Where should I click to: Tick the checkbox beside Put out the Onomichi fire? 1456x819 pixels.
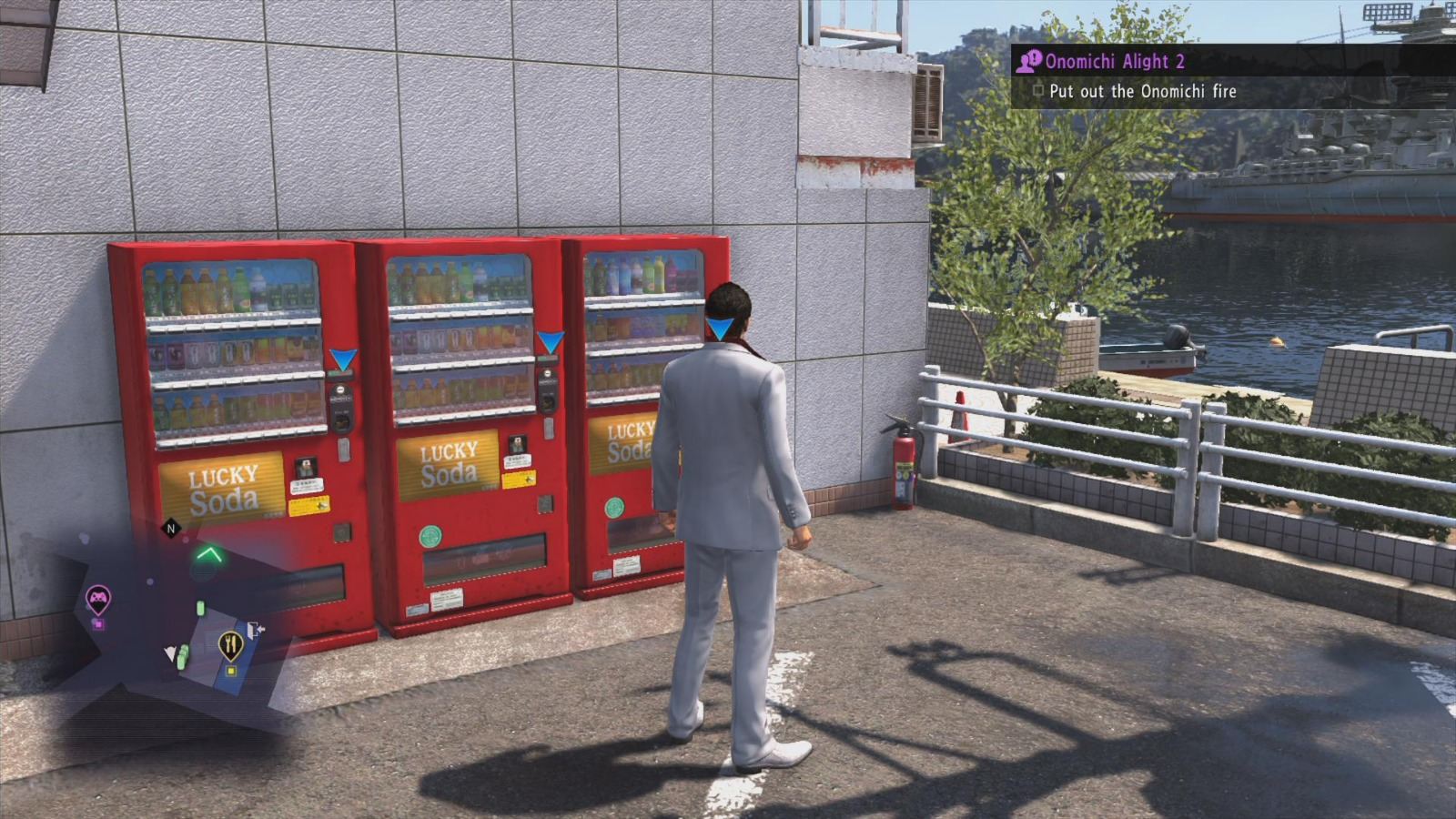click(x=1038, y=91)
